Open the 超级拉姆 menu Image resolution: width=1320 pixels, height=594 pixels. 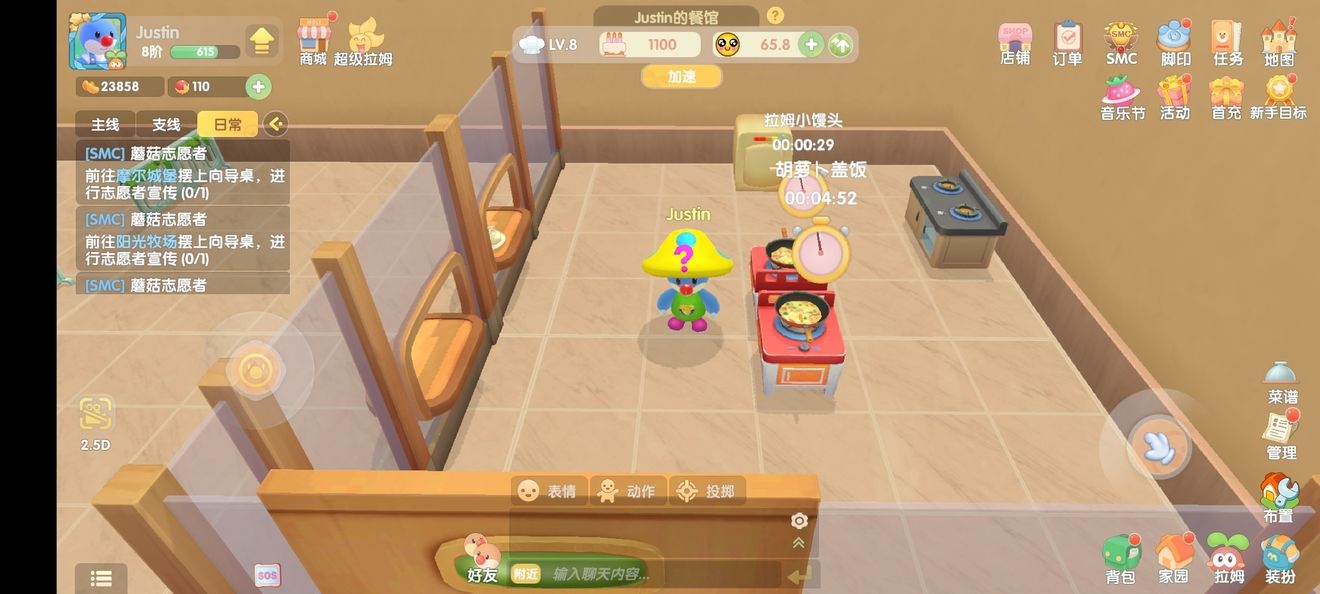(x=363, y=40)
